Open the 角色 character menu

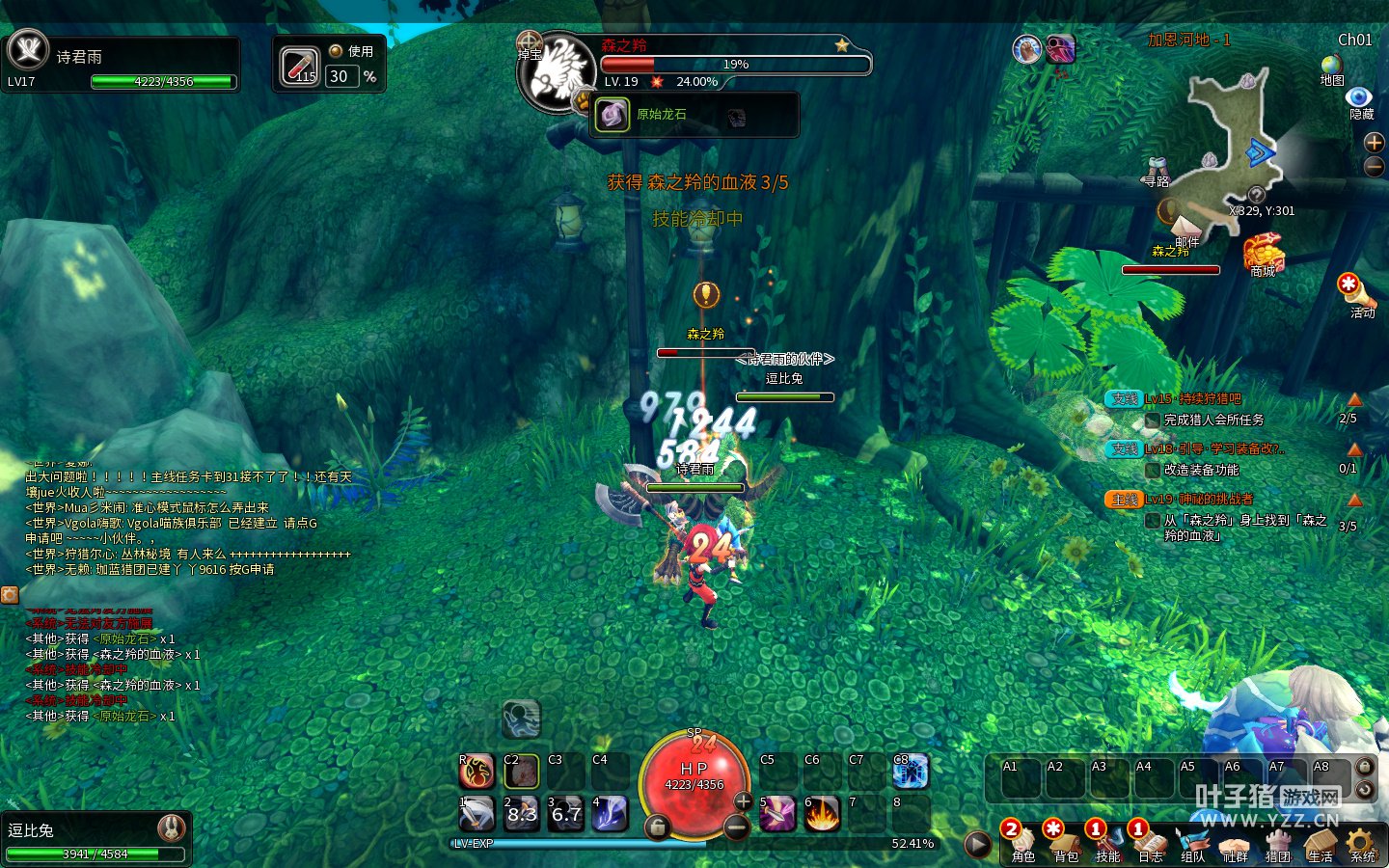pos(1022,842)
